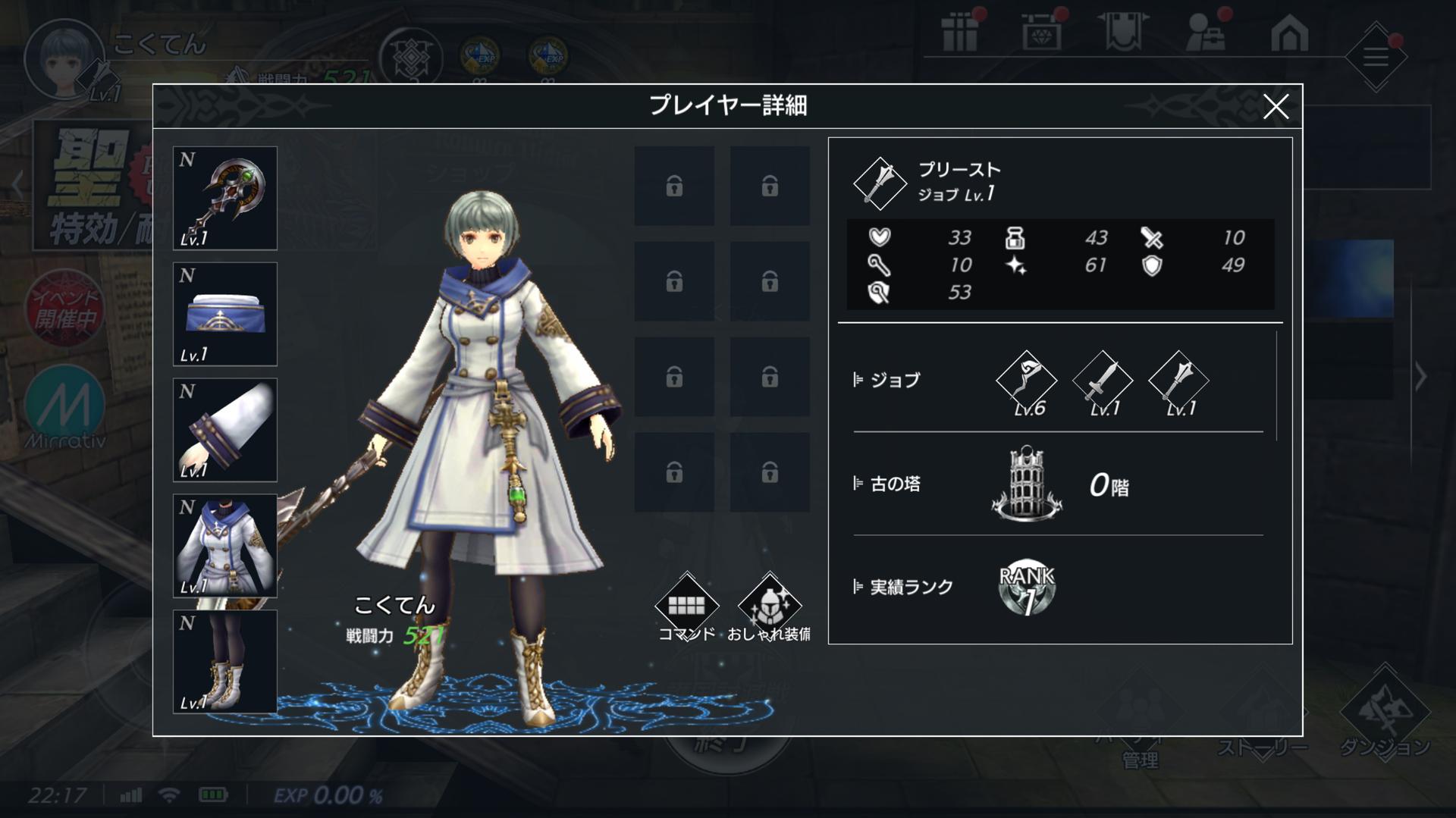Viewport: 1456px width, 818px height.
Task: Close the player details window
Action: [1276, 107]
